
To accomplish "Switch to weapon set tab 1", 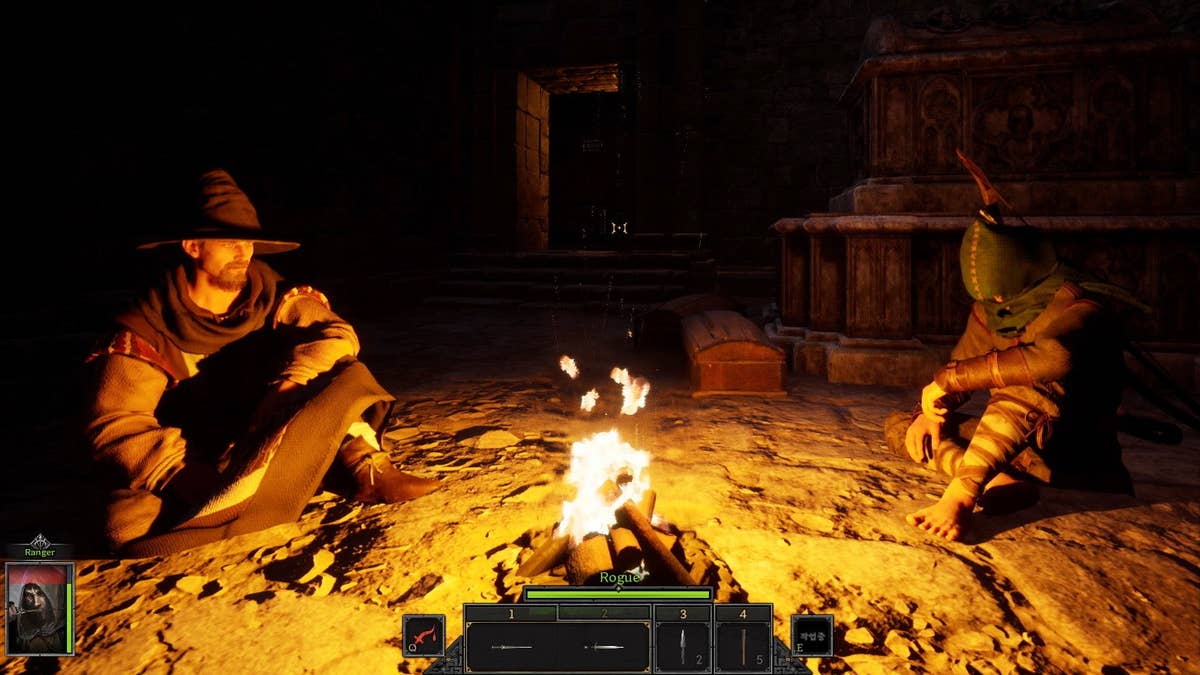I will click(x=511, y=613).
